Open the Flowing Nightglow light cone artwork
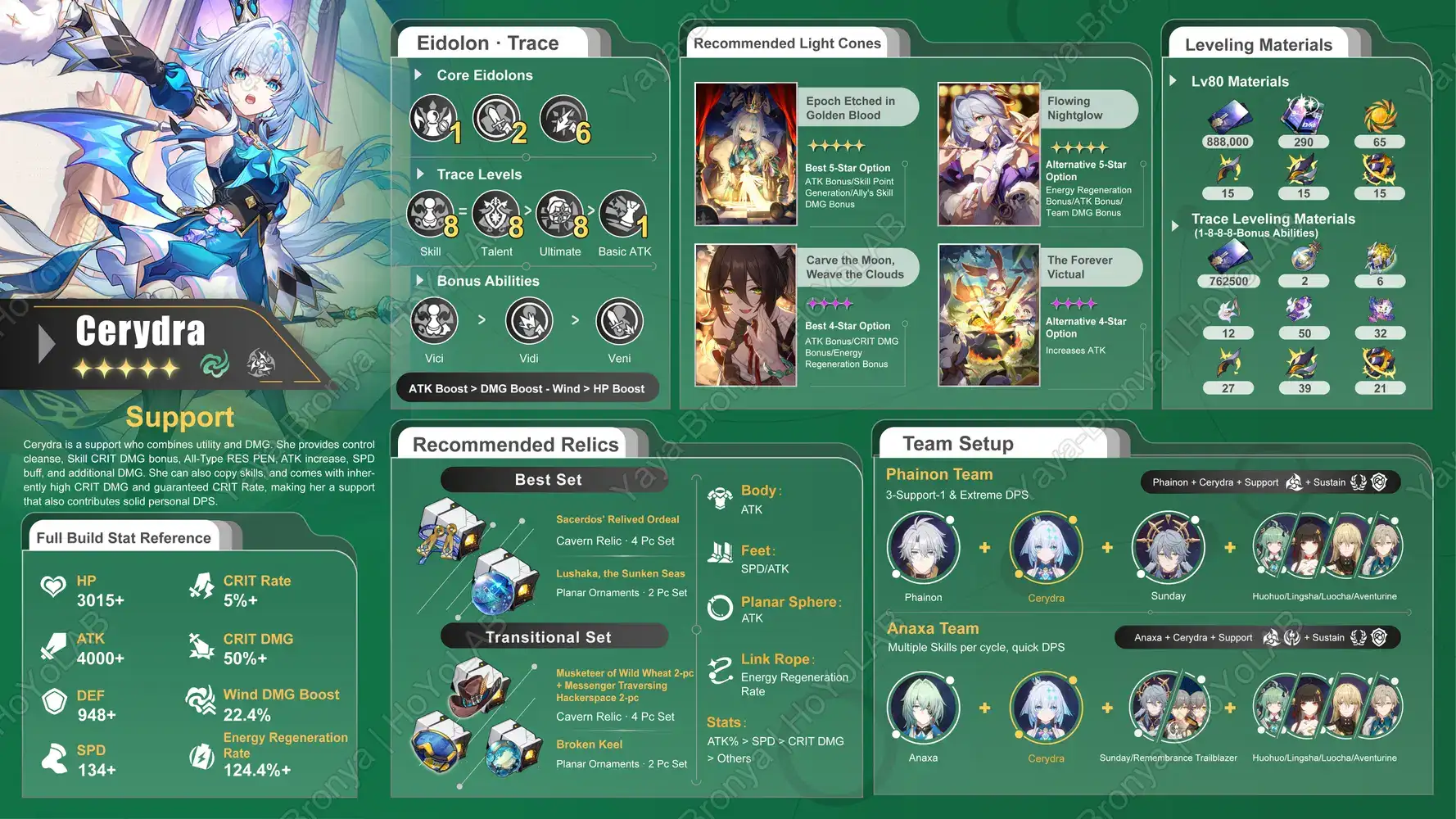1456x819 pixels. (x=988, y=154)
